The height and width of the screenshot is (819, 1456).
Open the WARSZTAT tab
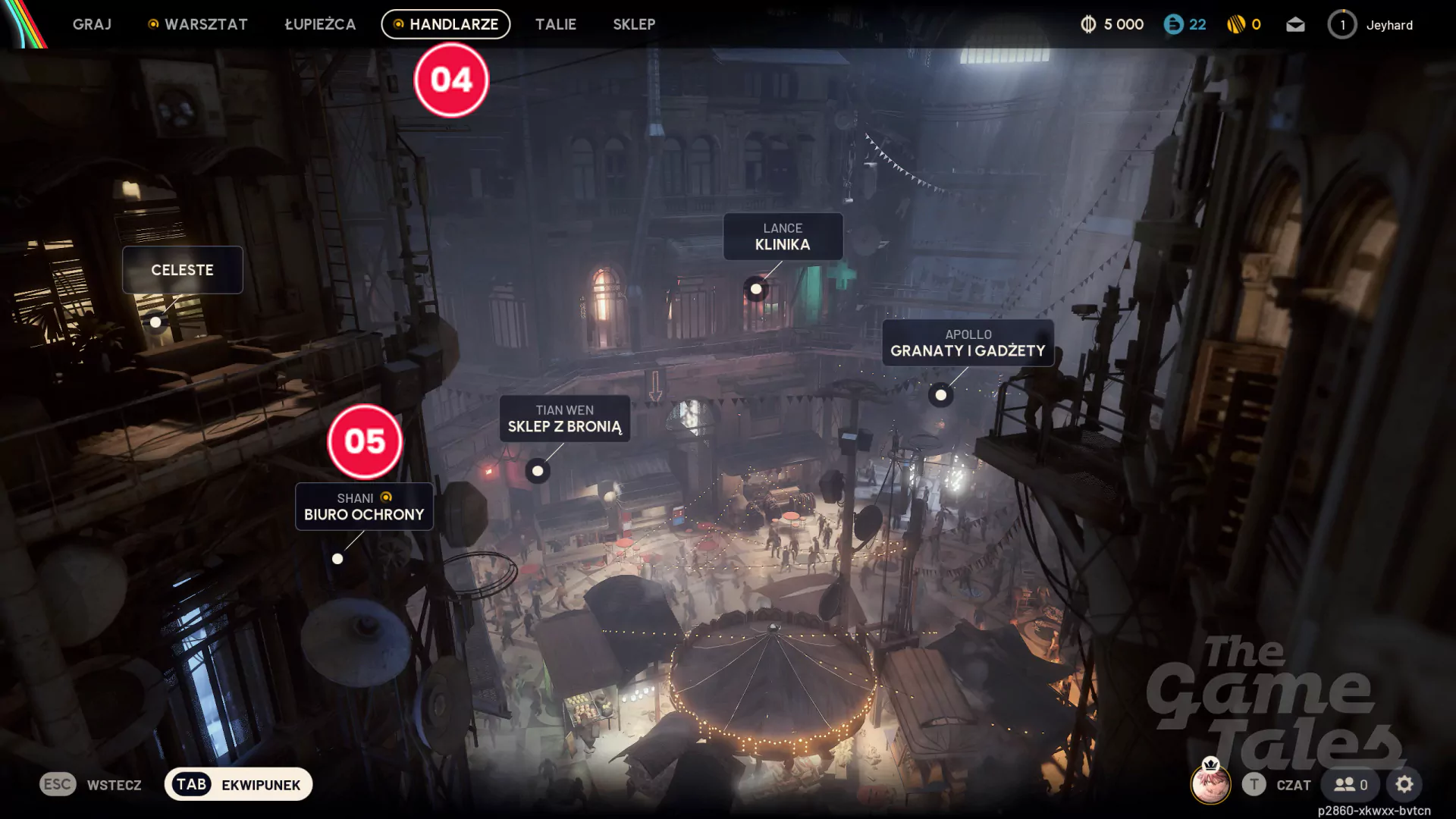pyautogui.click(x=198, y=24)
